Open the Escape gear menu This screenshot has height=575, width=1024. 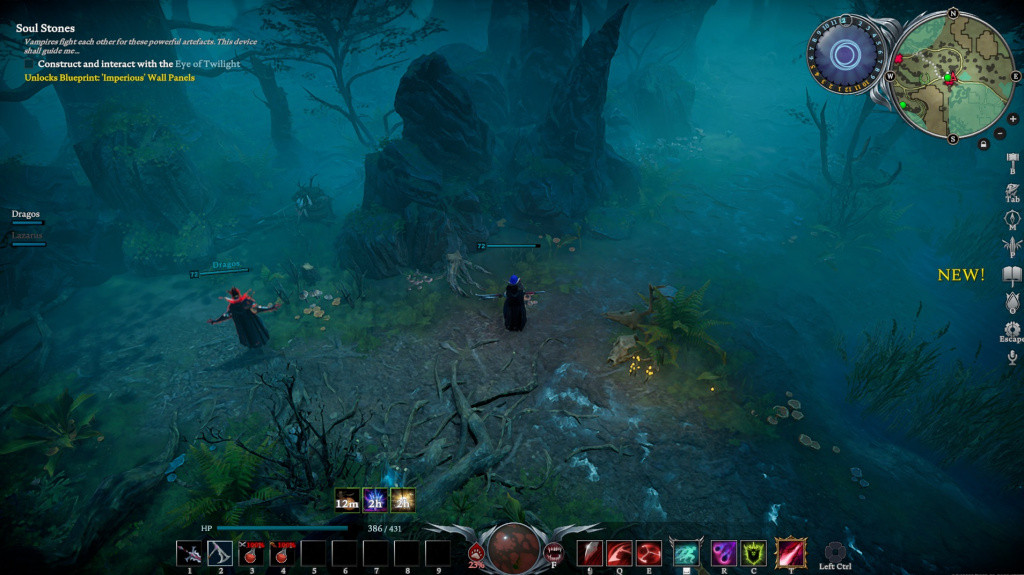(1012, 329)
